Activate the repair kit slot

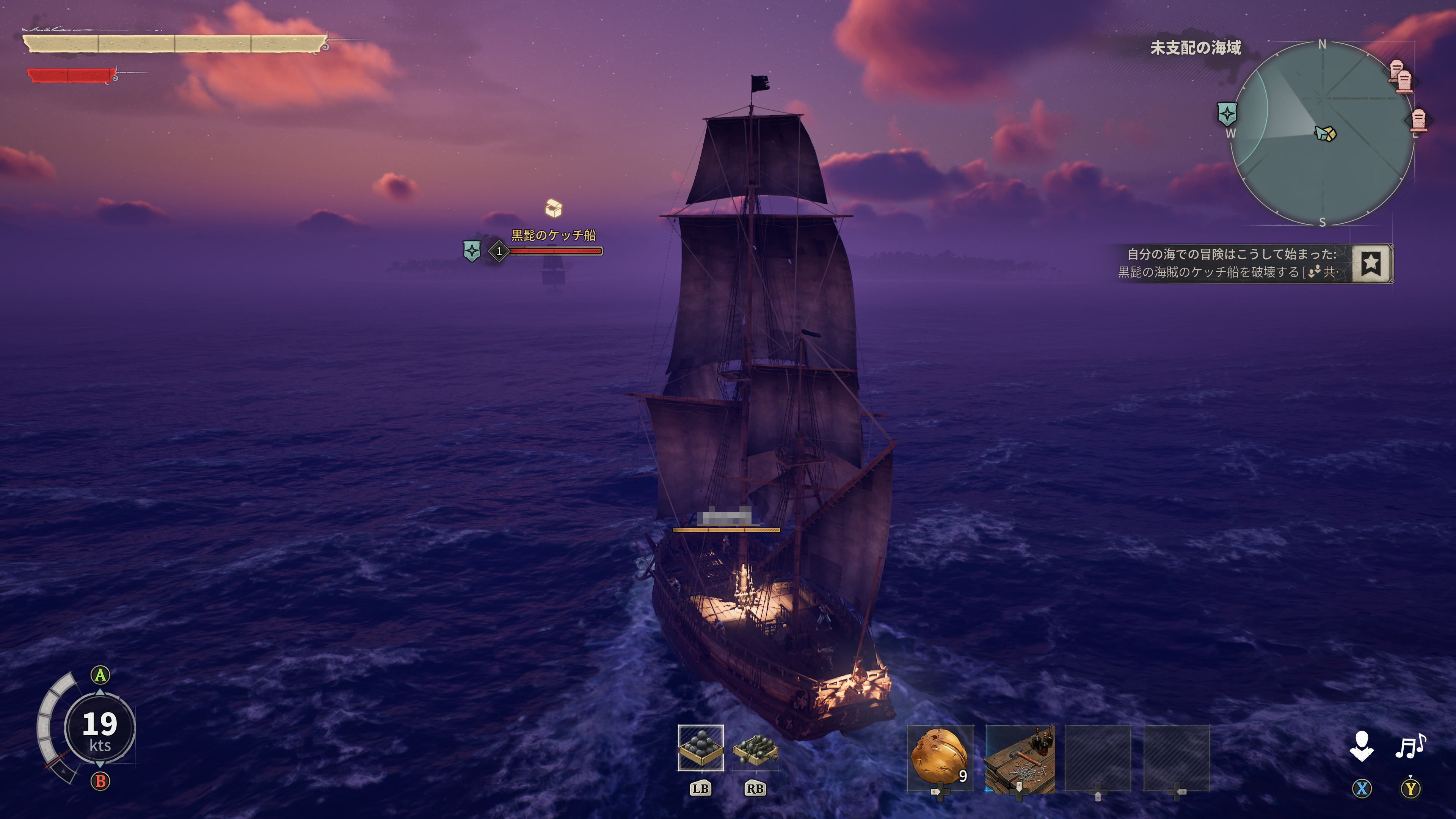click(x=1019, y=758)
